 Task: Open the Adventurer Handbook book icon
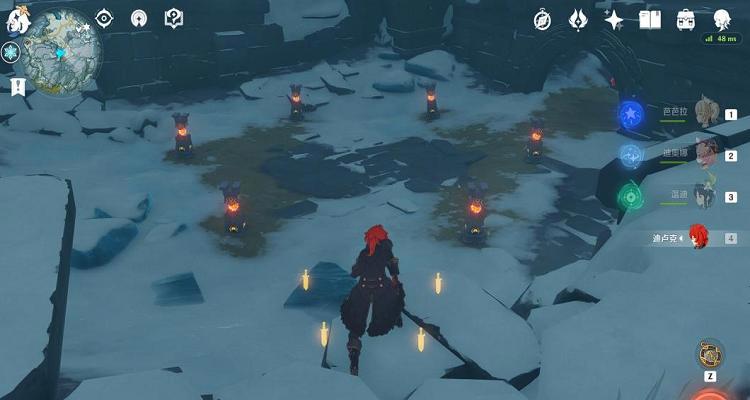click(x=650, y=19)
